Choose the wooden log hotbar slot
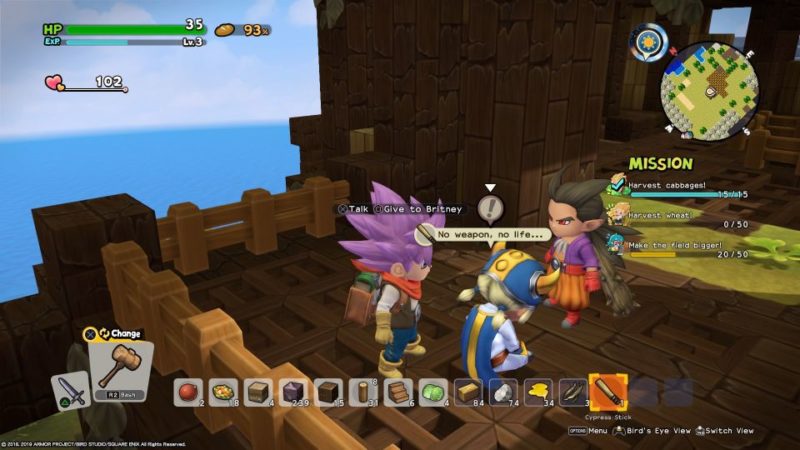The height and width of the screenshot is (450, 800). tap(362, 391)
